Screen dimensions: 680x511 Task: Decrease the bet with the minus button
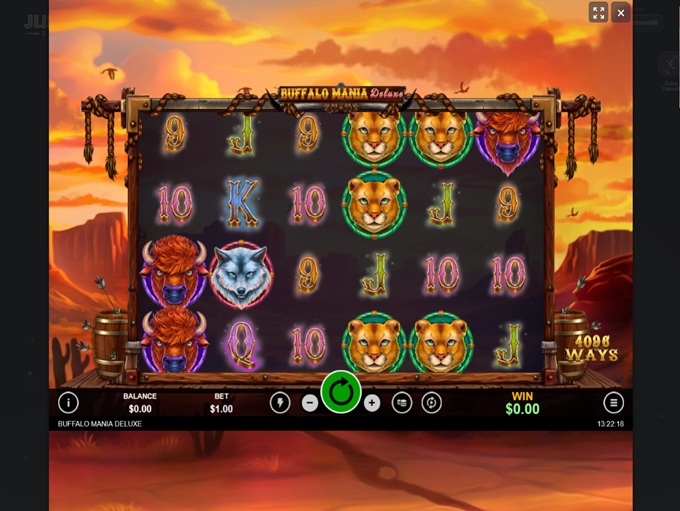[x=310, y=403]
